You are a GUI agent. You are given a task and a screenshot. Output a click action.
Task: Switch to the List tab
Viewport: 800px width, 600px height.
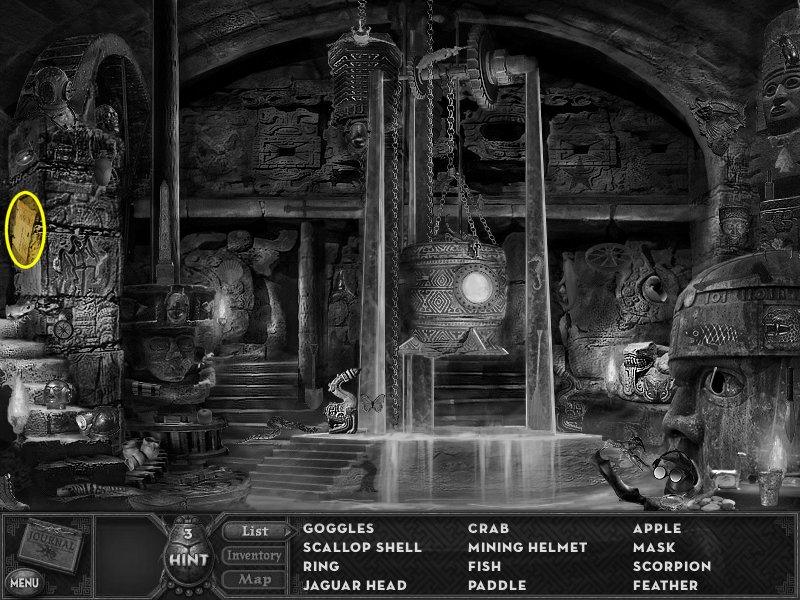click(x=253, y=530)
